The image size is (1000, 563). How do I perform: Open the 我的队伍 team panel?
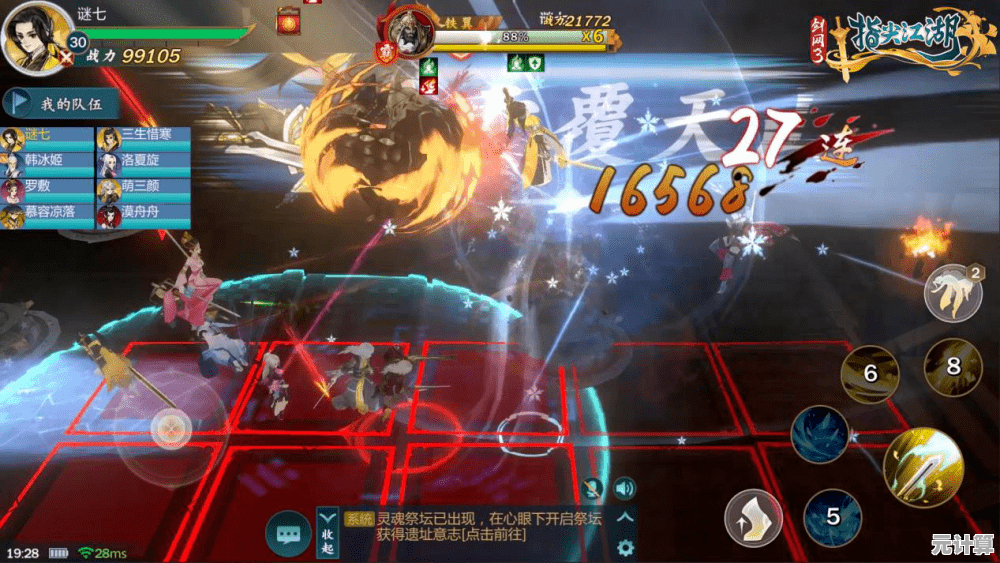pos(62,103)
